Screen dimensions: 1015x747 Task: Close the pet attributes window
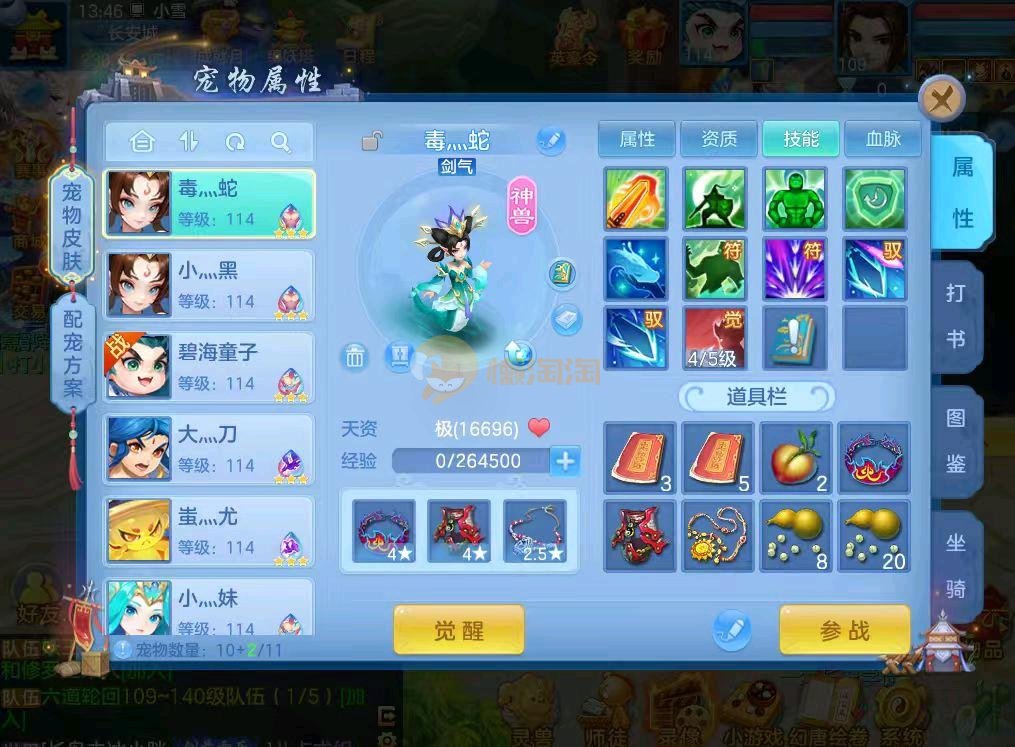point(941,99)
